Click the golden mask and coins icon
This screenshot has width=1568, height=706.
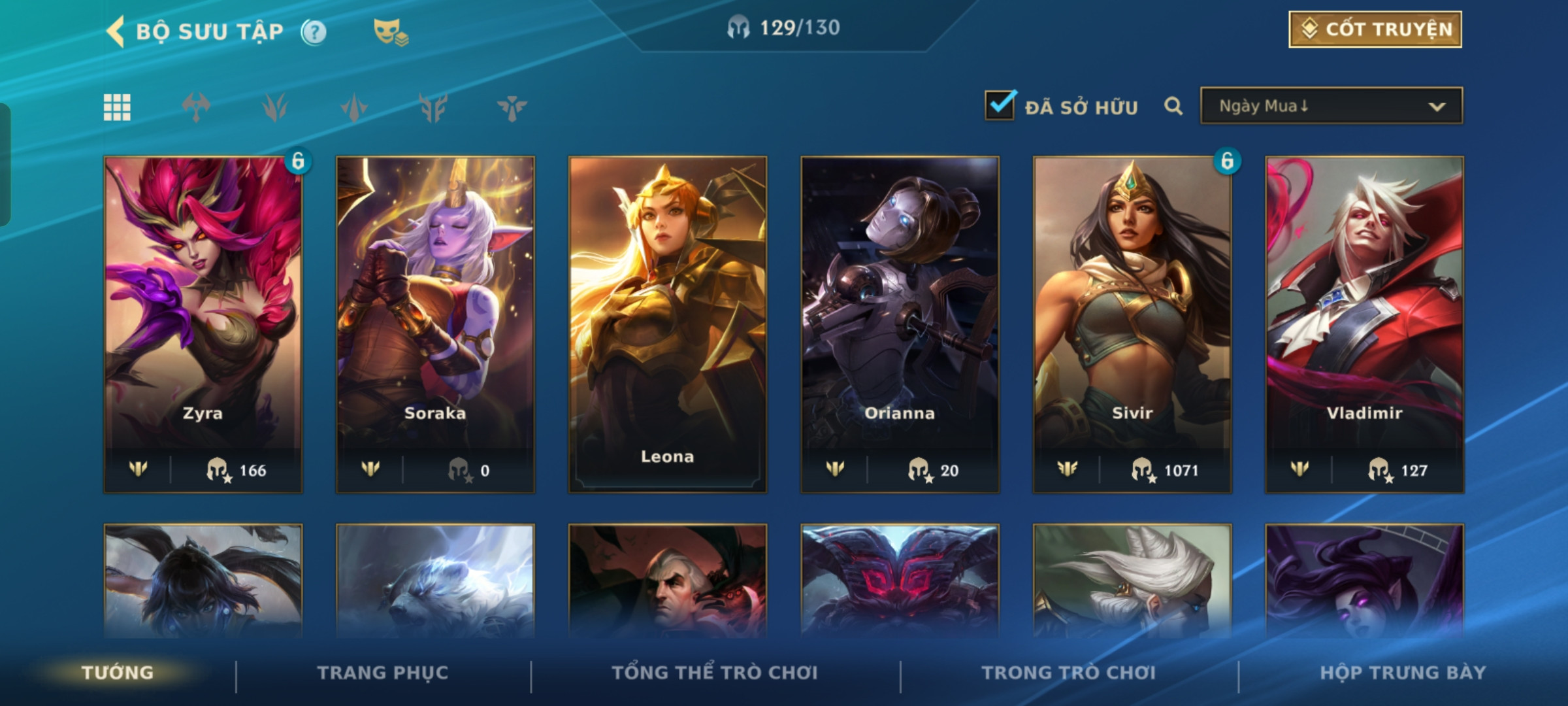390,32
